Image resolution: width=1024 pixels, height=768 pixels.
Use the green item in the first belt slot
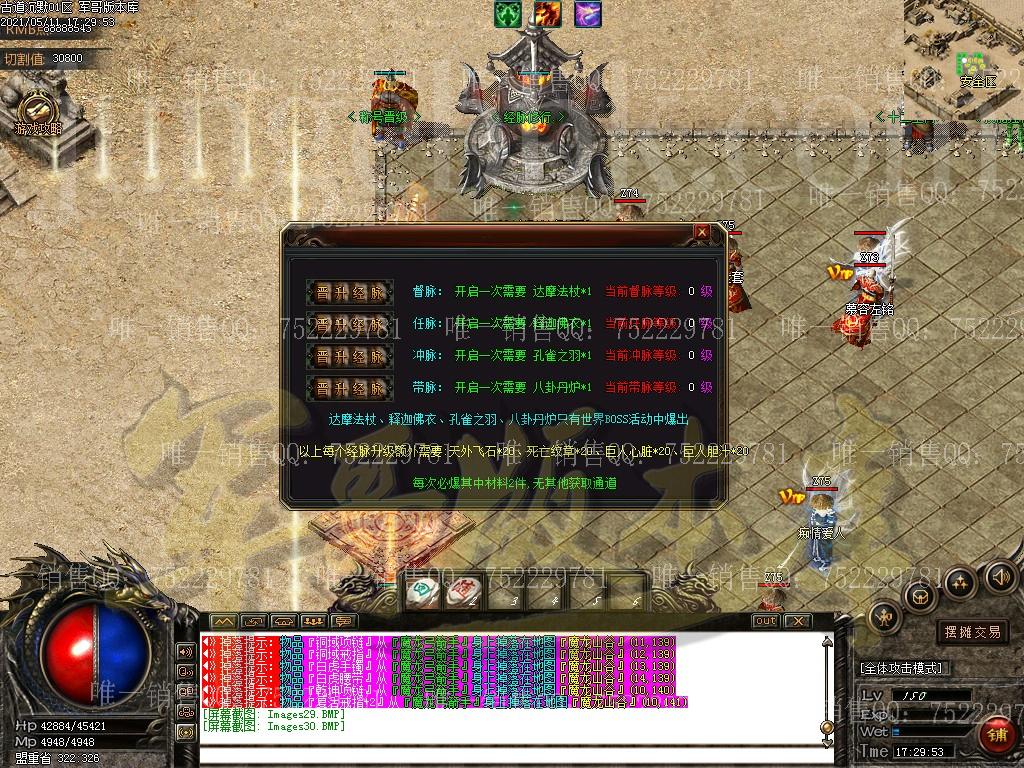423,592
